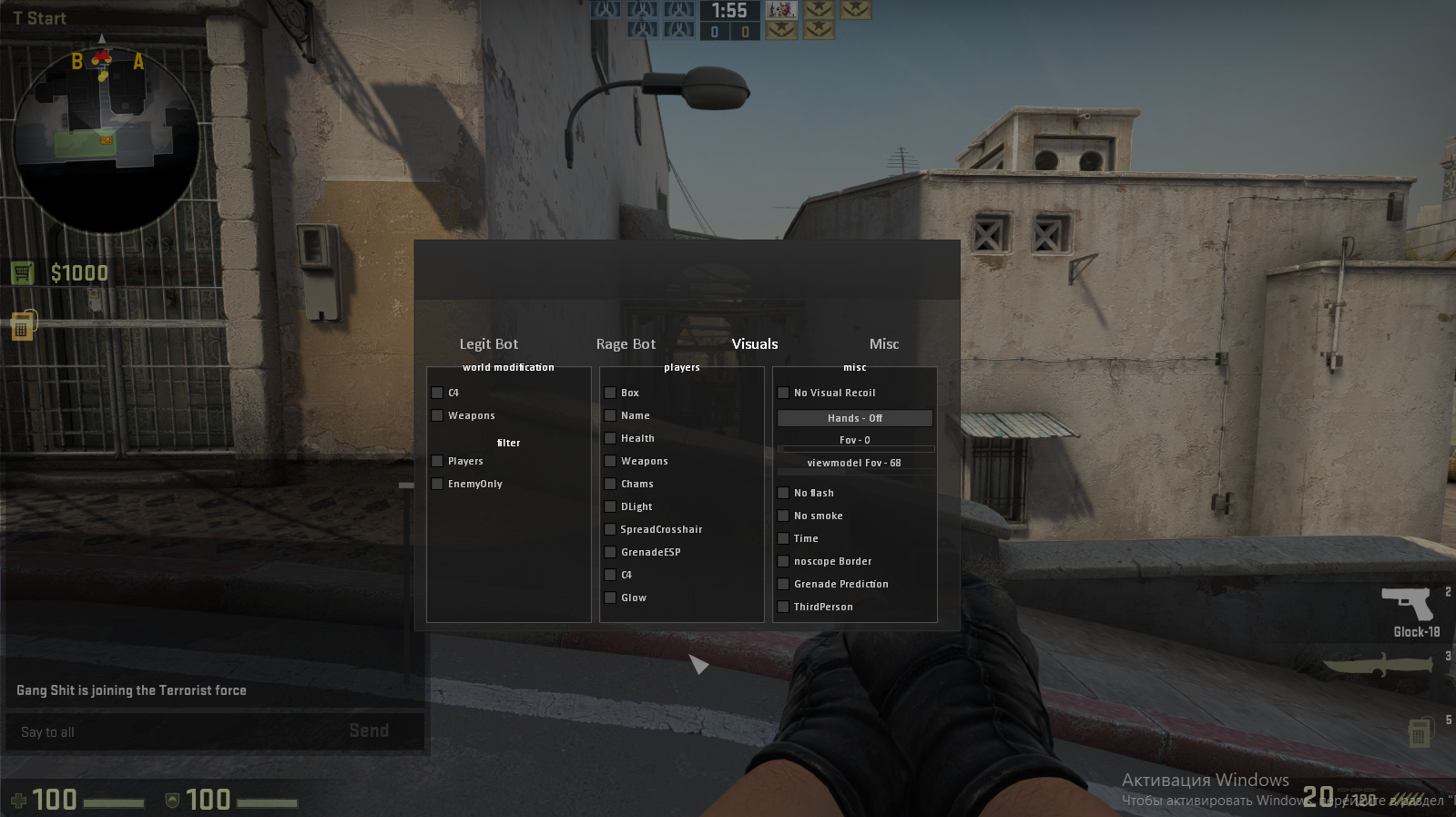
Task: Click the radio phone icon below the money
Action: [x=22, y=324]
